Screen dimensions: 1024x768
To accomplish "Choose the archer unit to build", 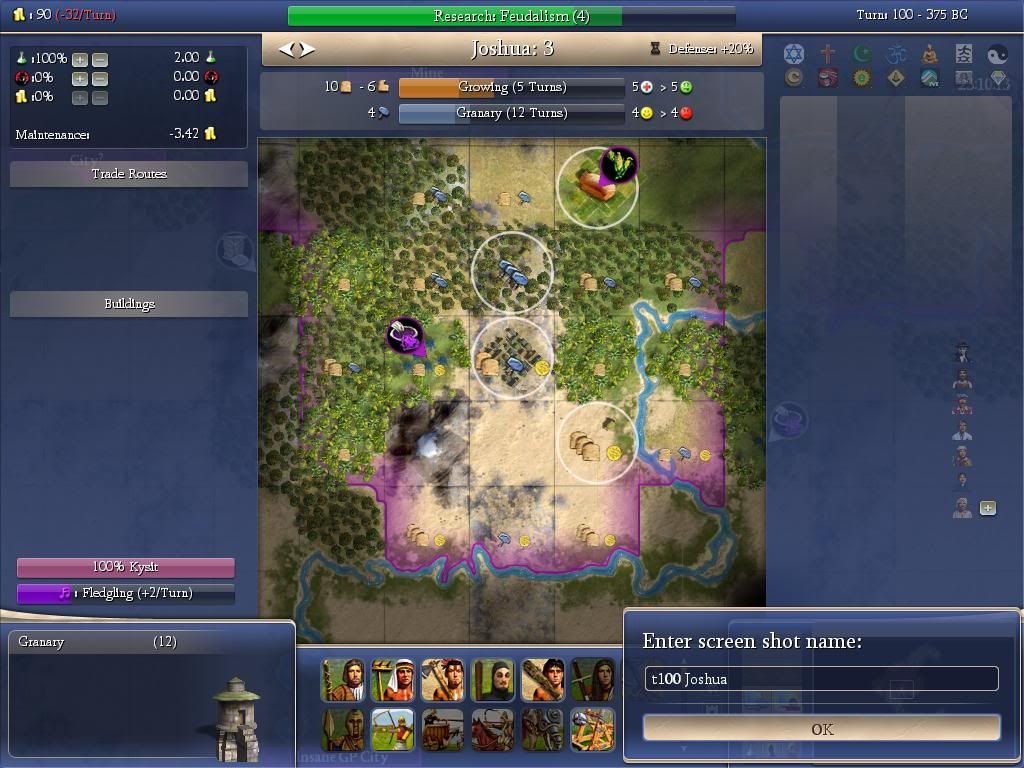I will pos(393,729).
